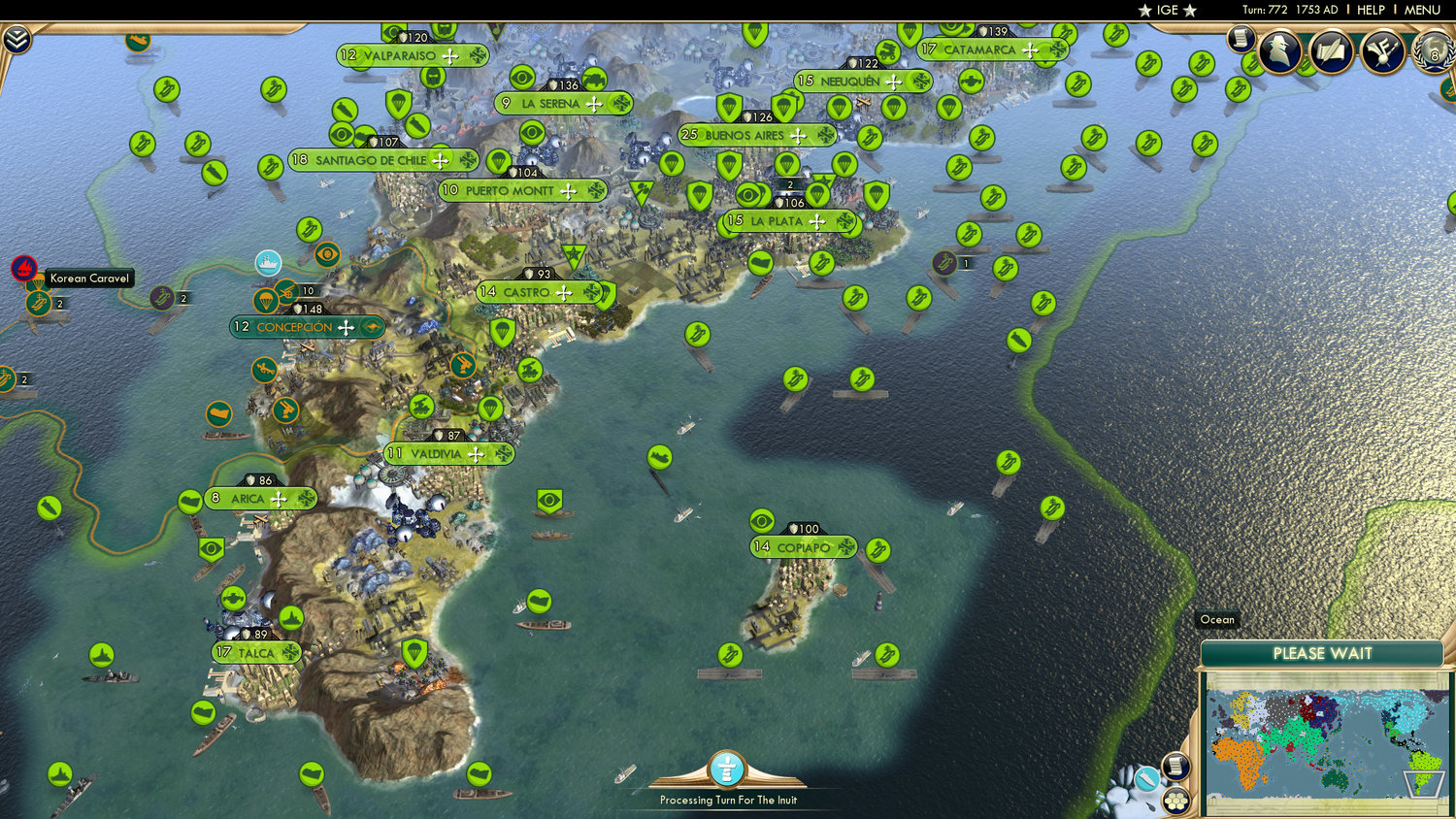Click the white shoe icon beside the minimap
Image resolution: width=1456 pixels, height=819 pixels.
coord(1148,779)
